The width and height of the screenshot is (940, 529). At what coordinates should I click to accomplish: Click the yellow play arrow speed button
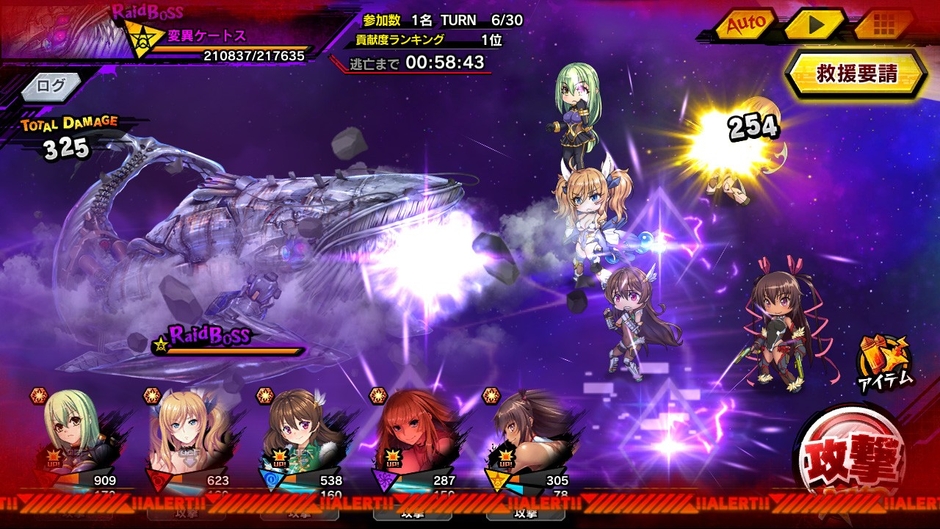(813, 23)
